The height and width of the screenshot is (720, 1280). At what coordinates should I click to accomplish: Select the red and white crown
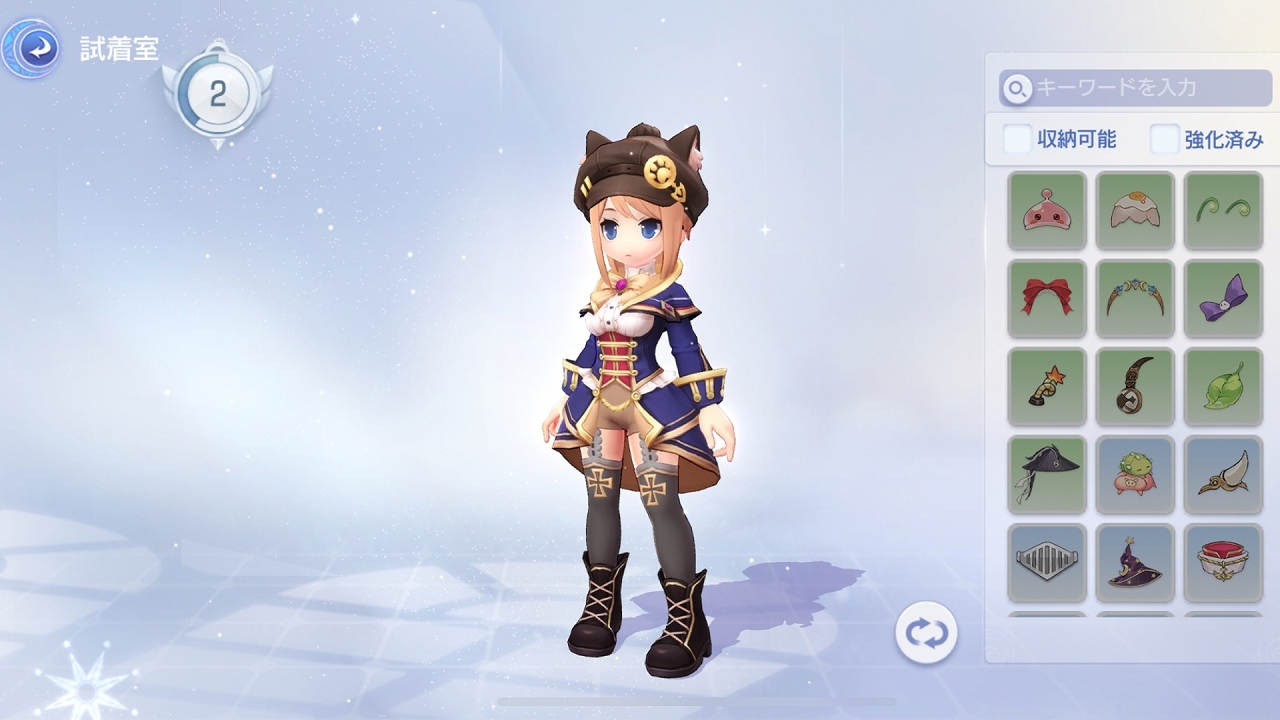[1223, 562]
